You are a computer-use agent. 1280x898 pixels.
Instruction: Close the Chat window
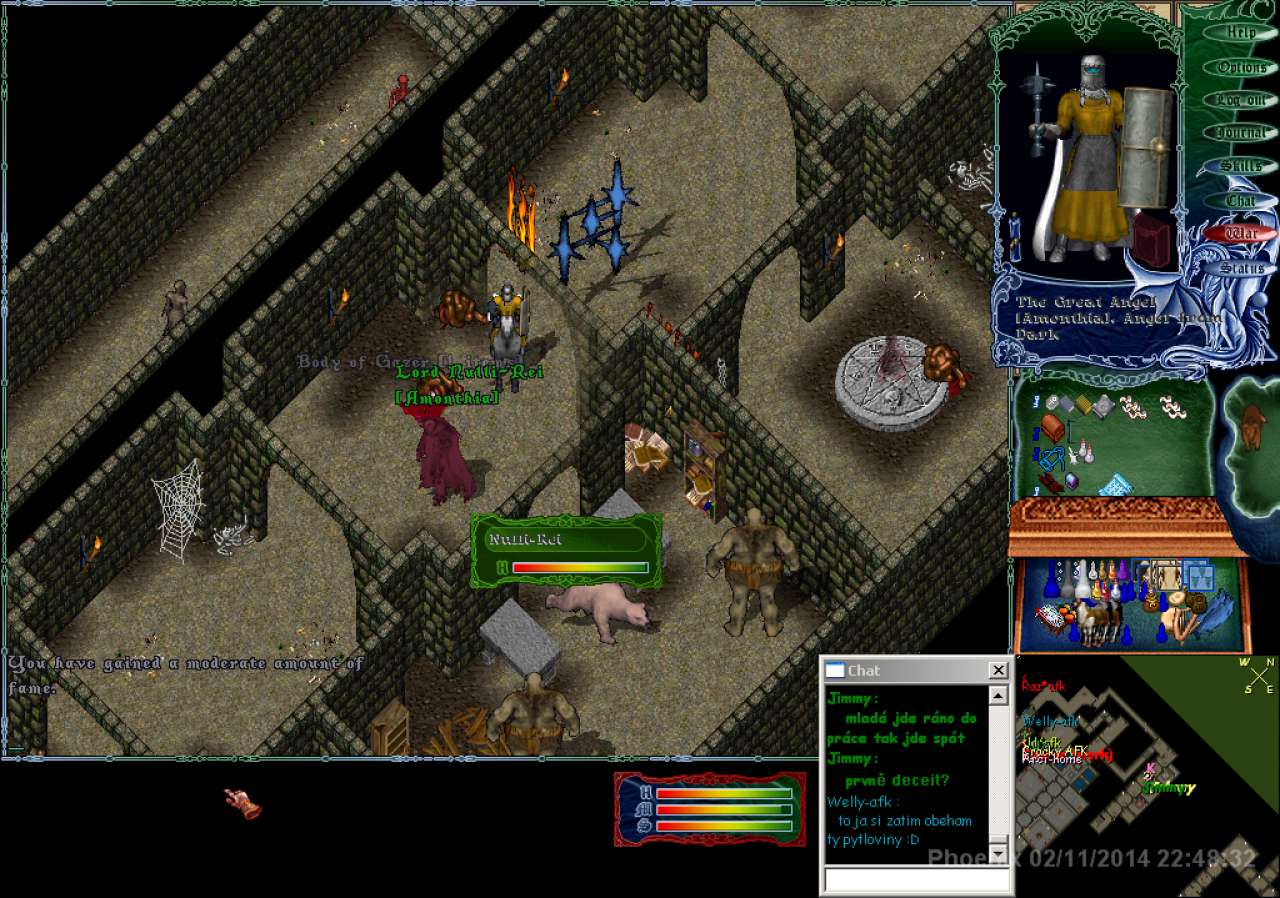point(998,670)
